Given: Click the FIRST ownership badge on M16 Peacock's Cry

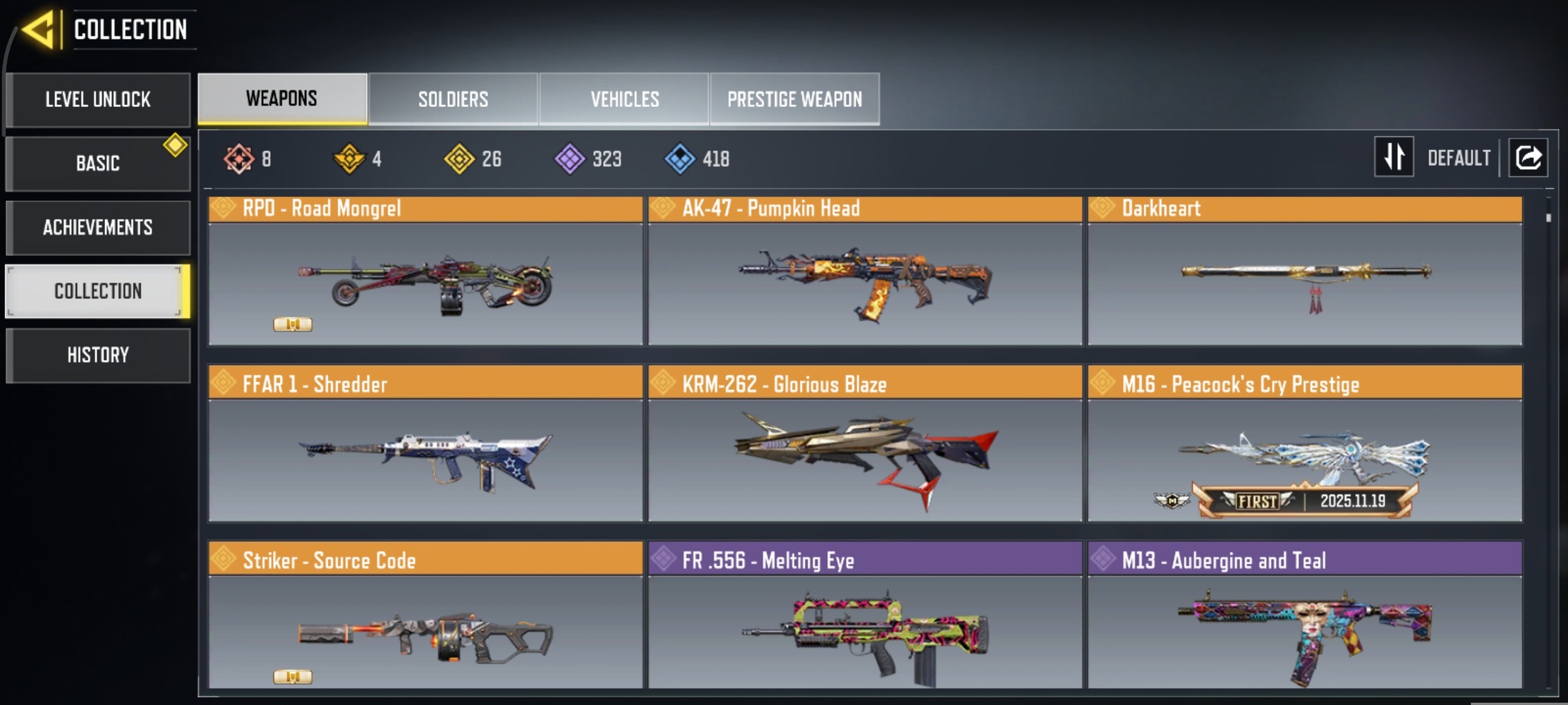Looking at the screenshot, I should pos(1259,503).
